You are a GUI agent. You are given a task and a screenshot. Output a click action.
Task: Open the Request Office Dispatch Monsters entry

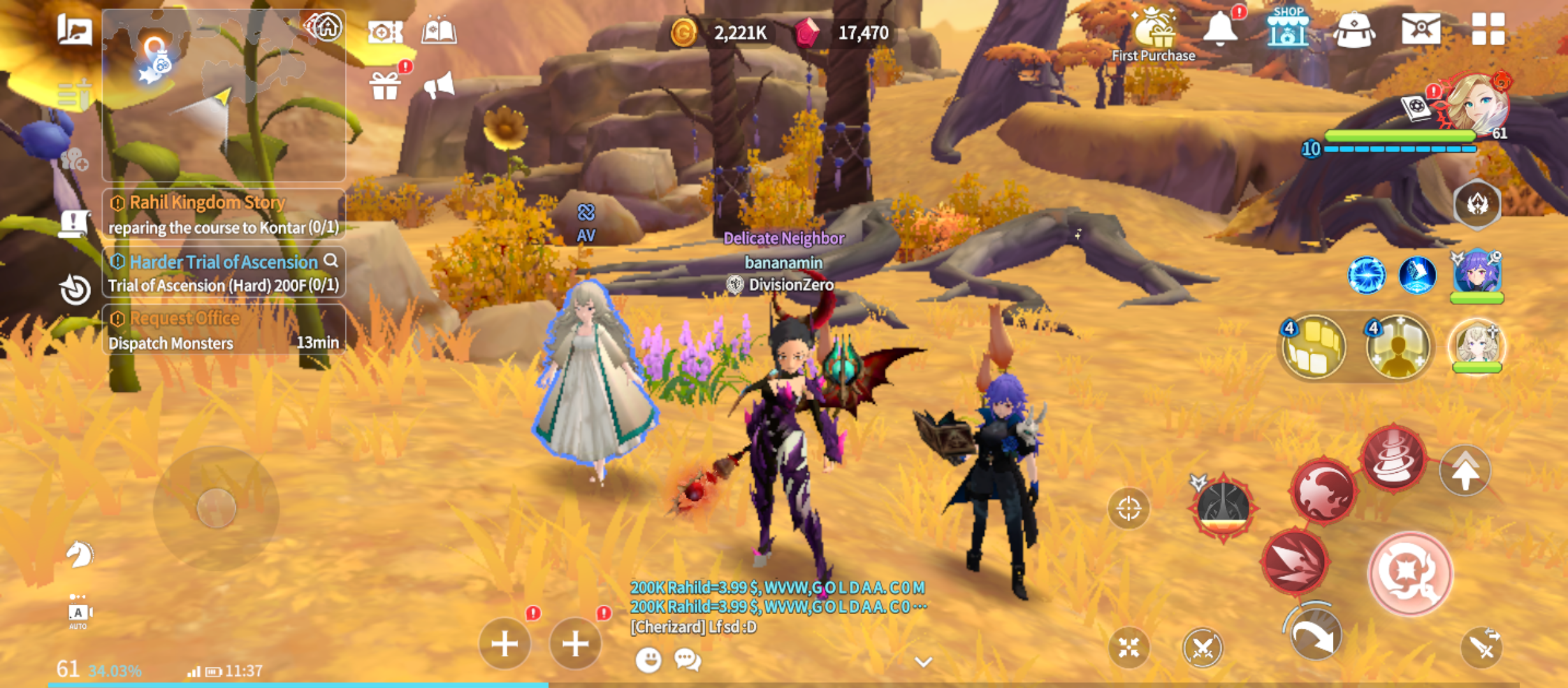click(223, 330)
